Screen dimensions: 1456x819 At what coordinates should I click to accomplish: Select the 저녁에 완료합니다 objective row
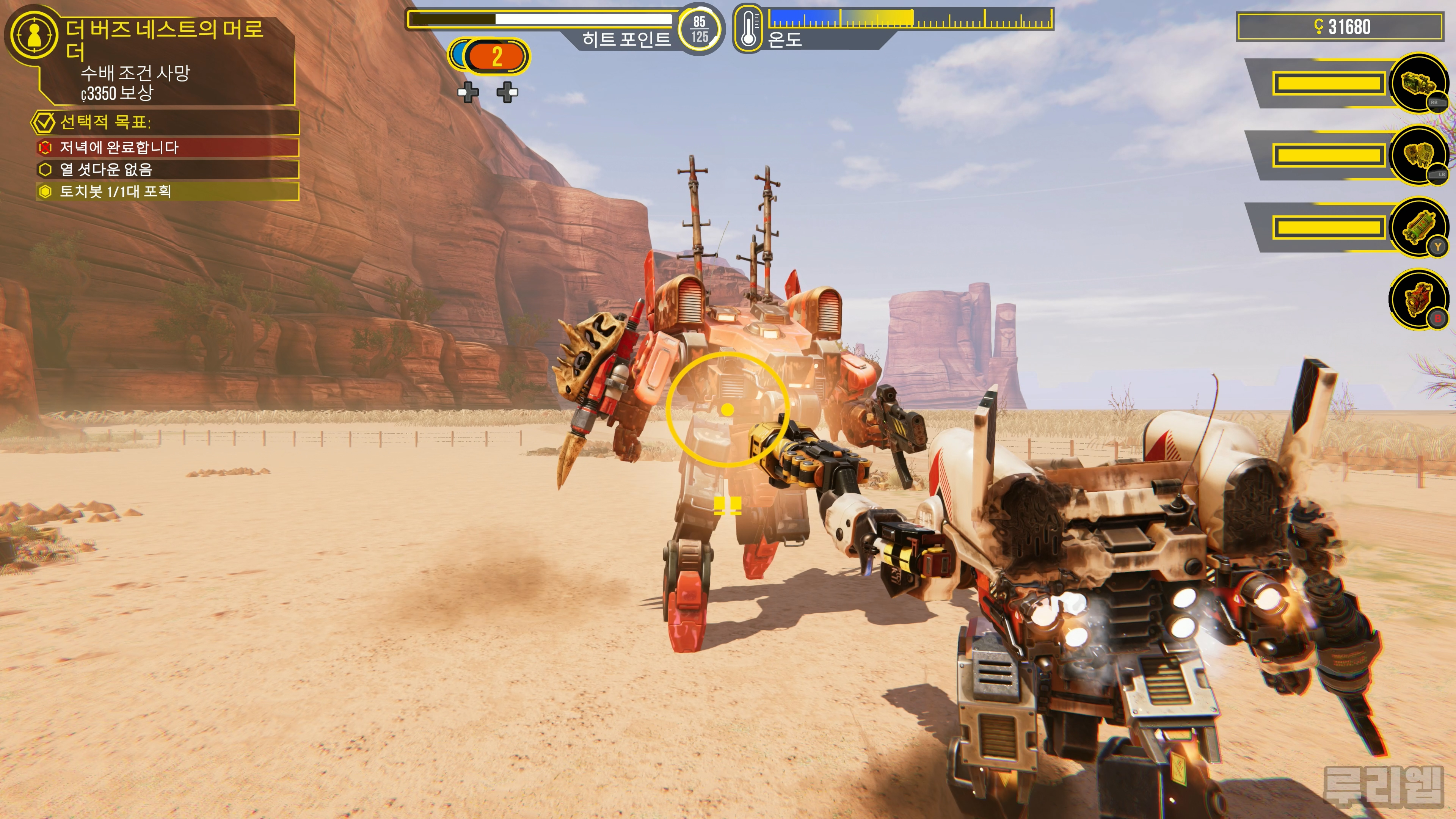pos(167,147)
